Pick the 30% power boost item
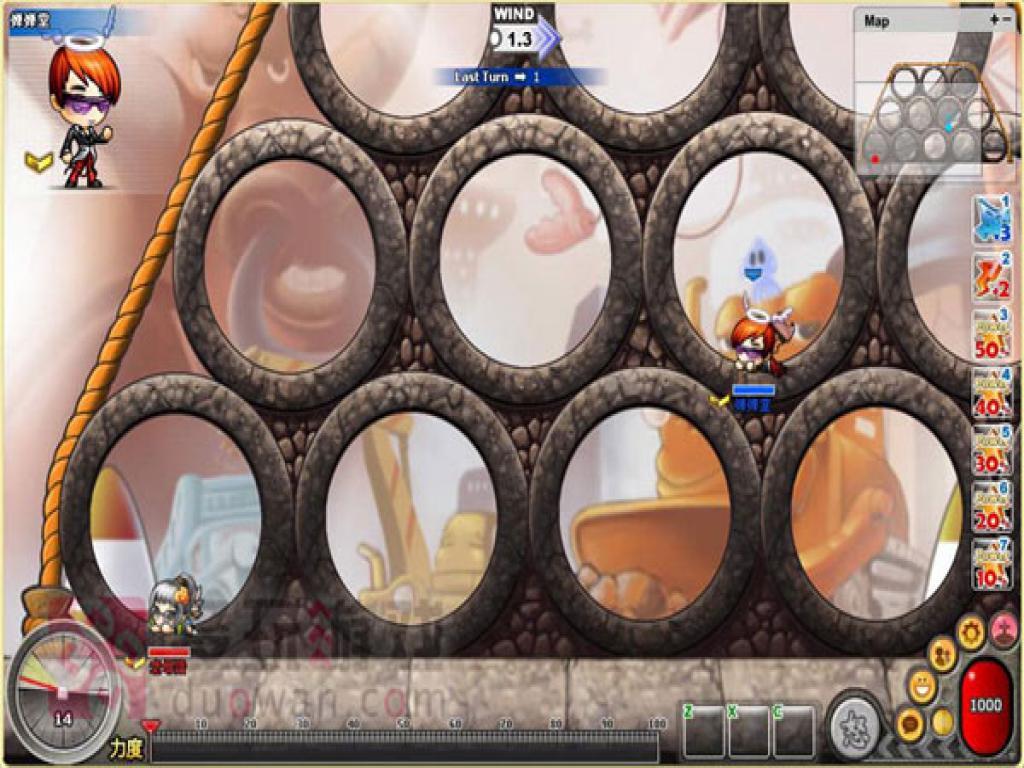1024x768 pixels. pos(991,449)
